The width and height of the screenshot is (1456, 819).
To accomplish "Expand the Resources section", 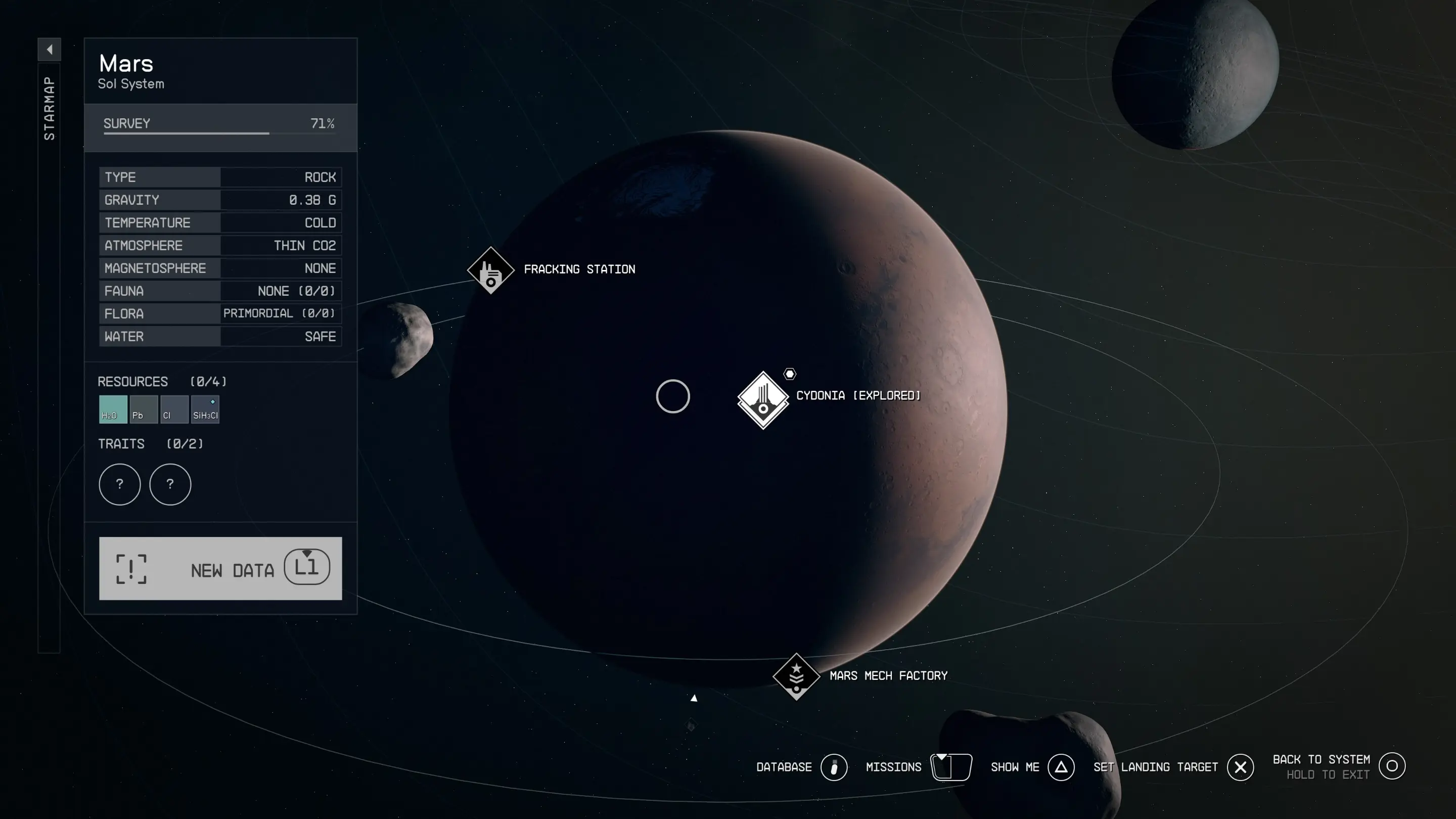I will pyautogui.click(x=133, y=382).
